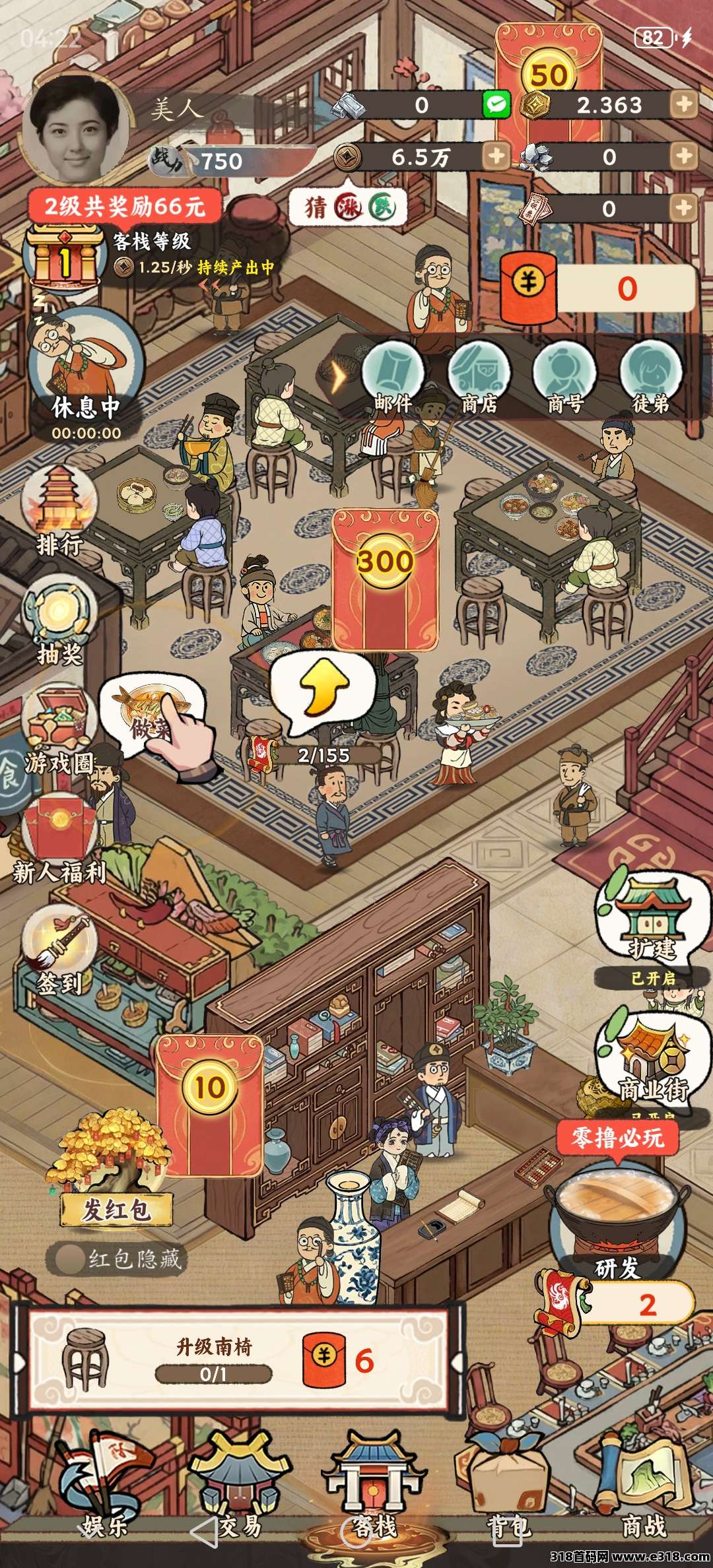Open the 徒弟 apprentice icon
This screenshot has width=713, height=1568.
(x=650, y=376)
